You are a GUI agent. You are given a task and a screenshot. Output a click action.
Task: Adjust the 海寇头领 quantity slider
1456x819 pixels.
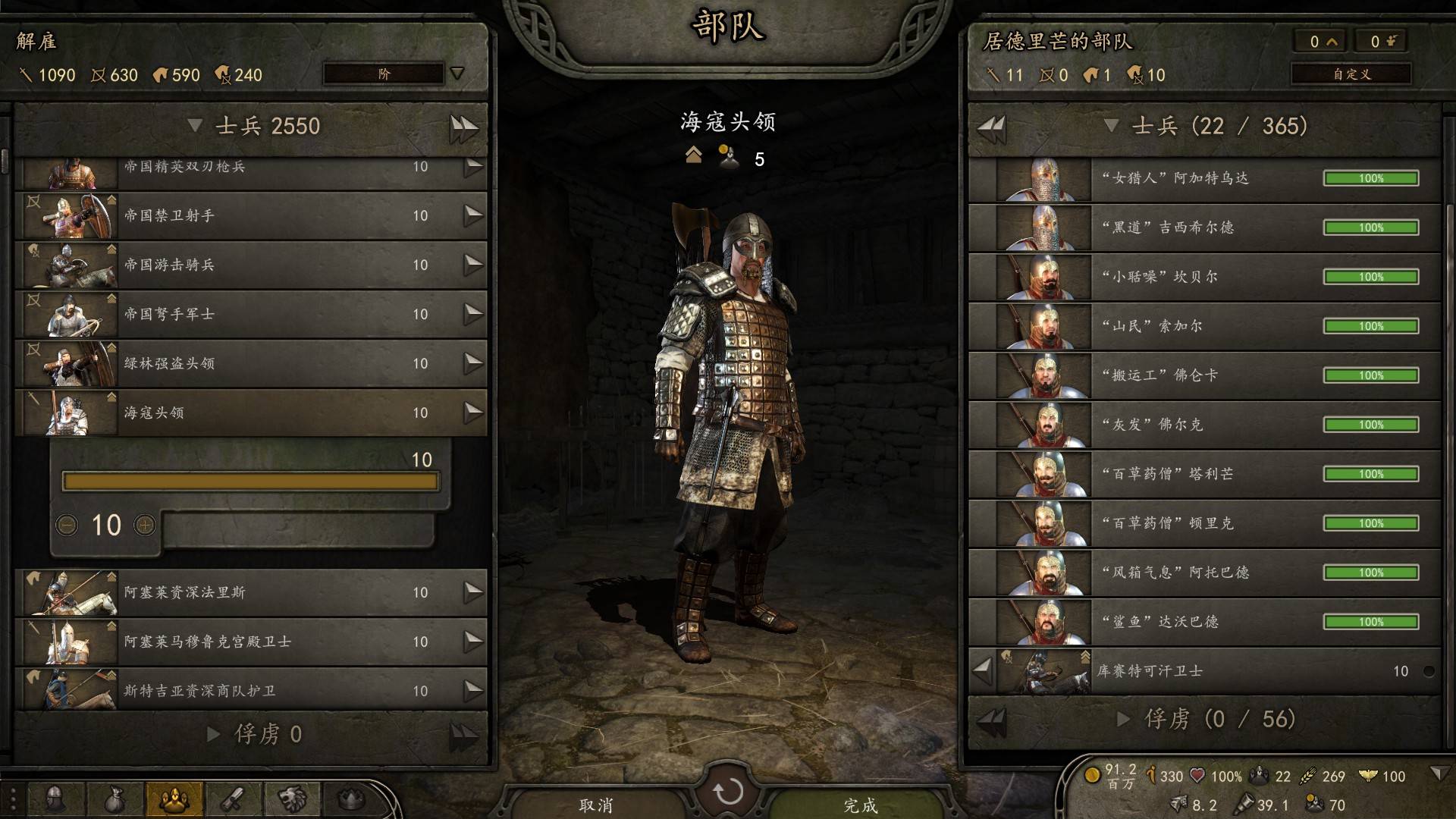tap(250, 482)
